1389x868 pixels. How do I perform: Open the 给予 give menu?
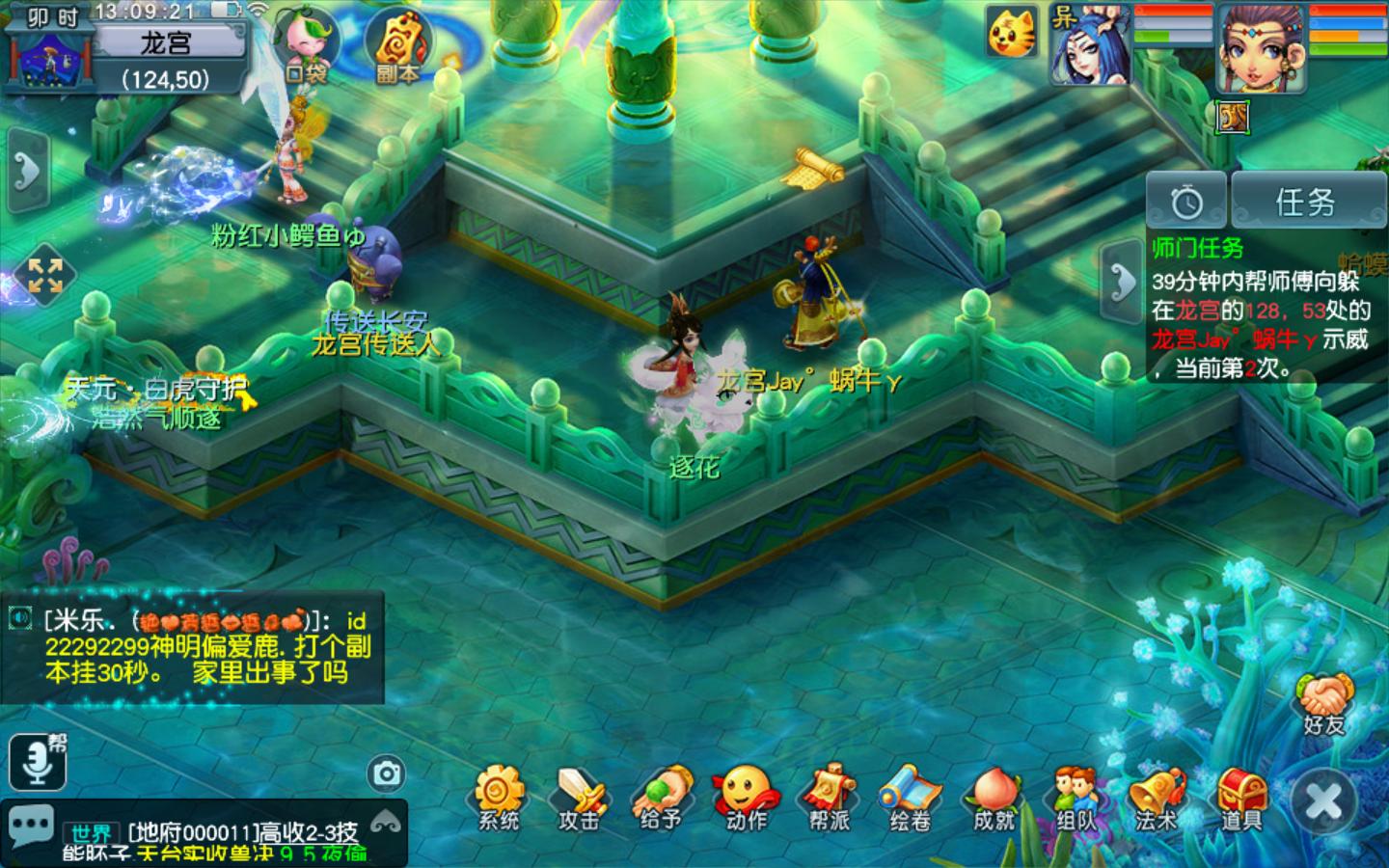coord(662,797)
